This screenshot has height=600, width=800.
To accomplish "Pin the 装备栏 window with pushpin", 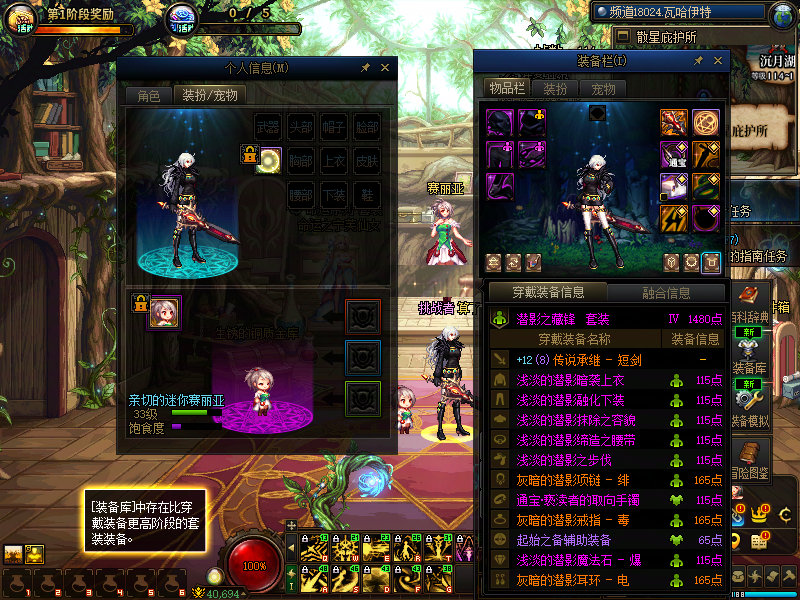I will click(x=698, y=61).
